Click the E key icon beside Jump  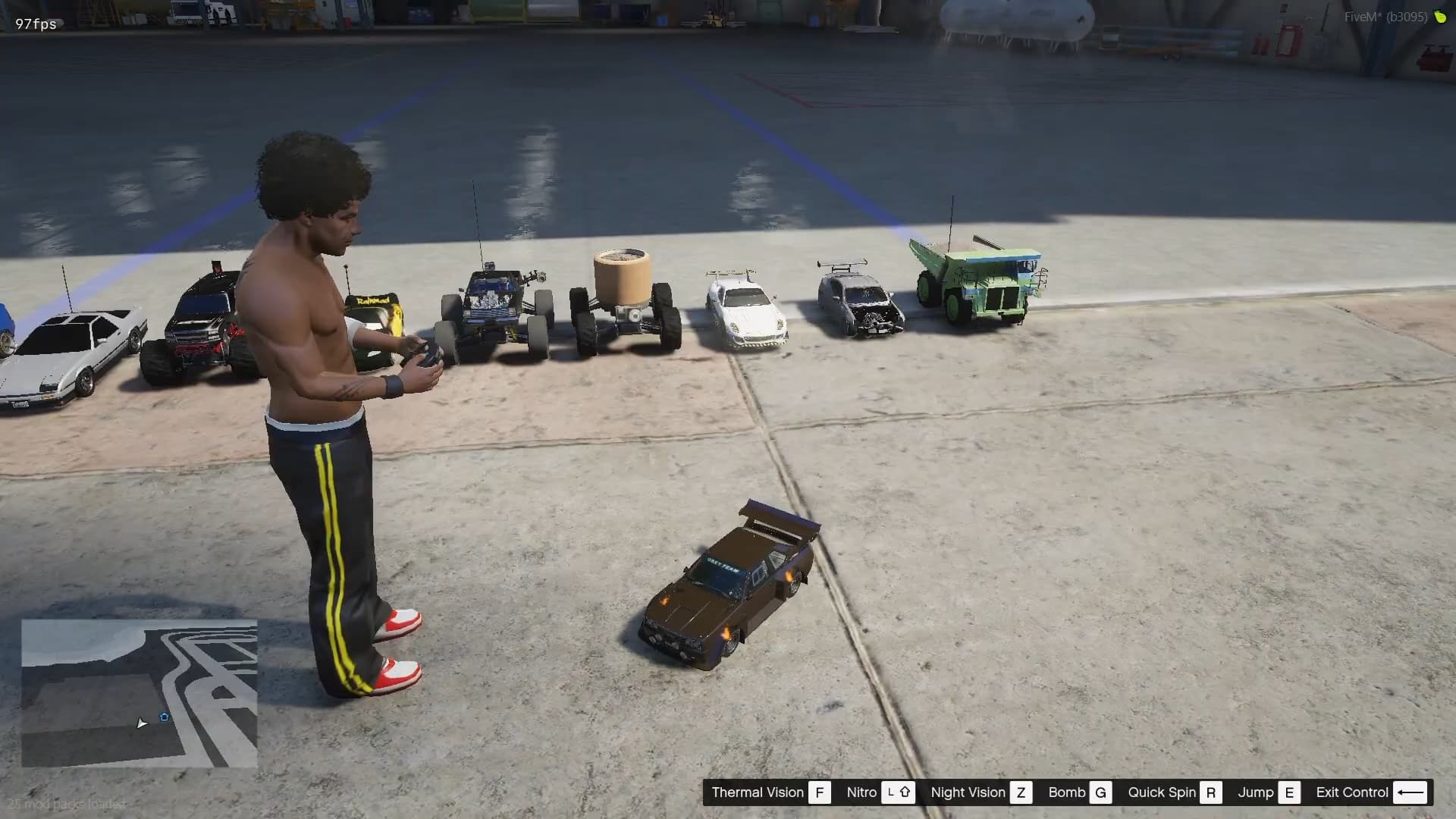pos(1289,792)
